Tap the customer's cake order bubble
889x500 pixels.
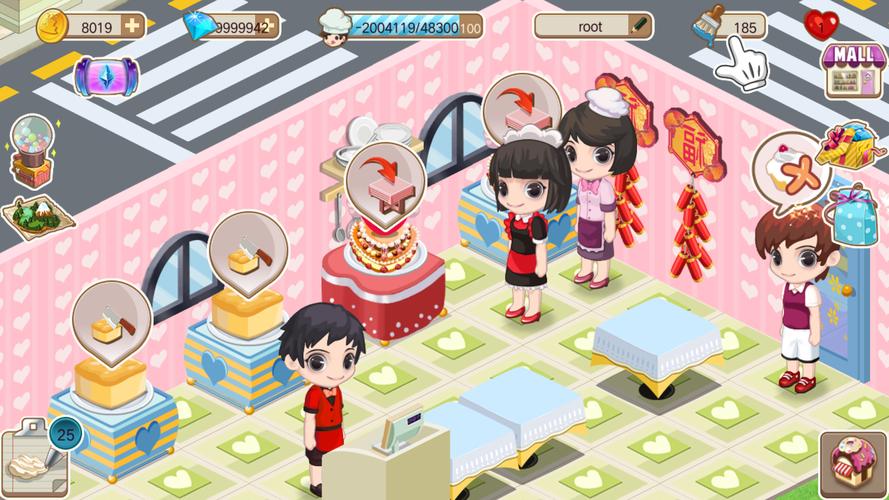tap(790, 166)
